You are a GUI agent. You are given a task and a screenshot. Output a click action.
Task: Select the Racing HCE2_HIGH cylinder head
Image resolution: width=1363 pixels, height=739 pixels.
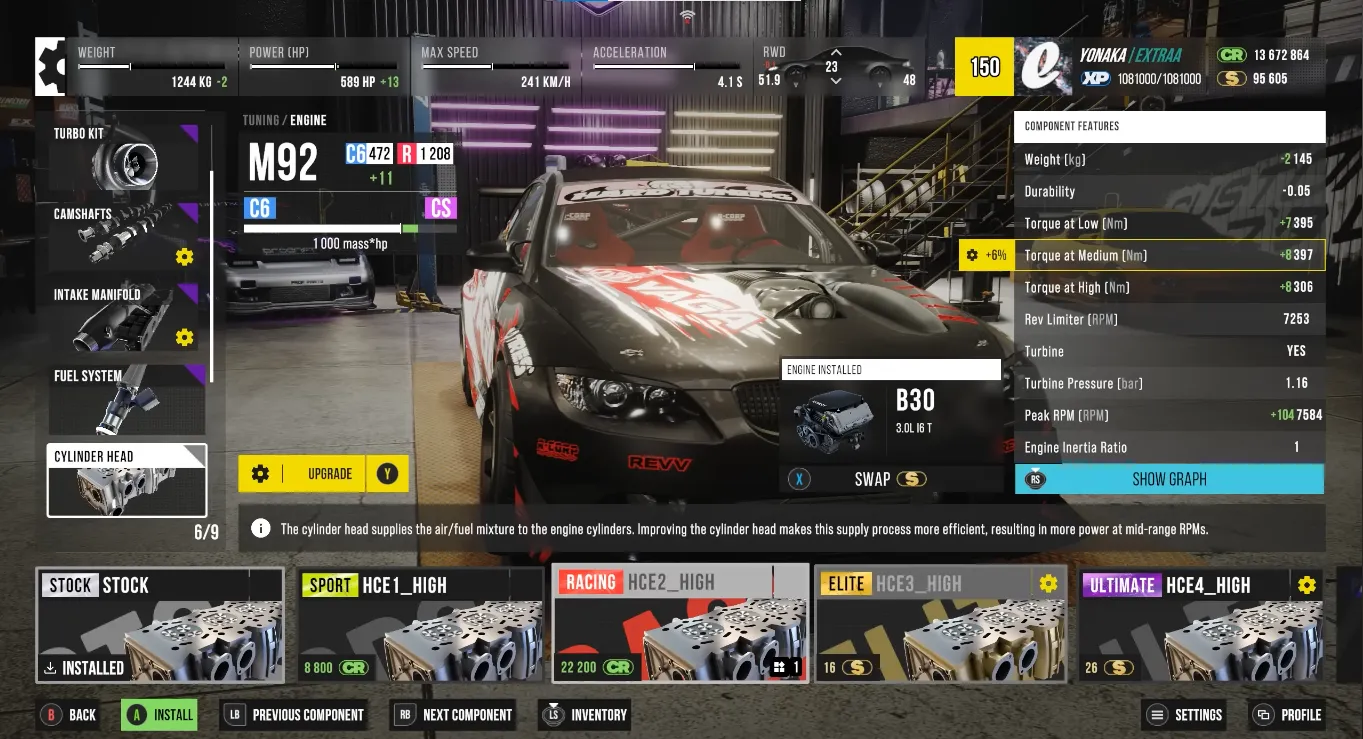(680, 625)
